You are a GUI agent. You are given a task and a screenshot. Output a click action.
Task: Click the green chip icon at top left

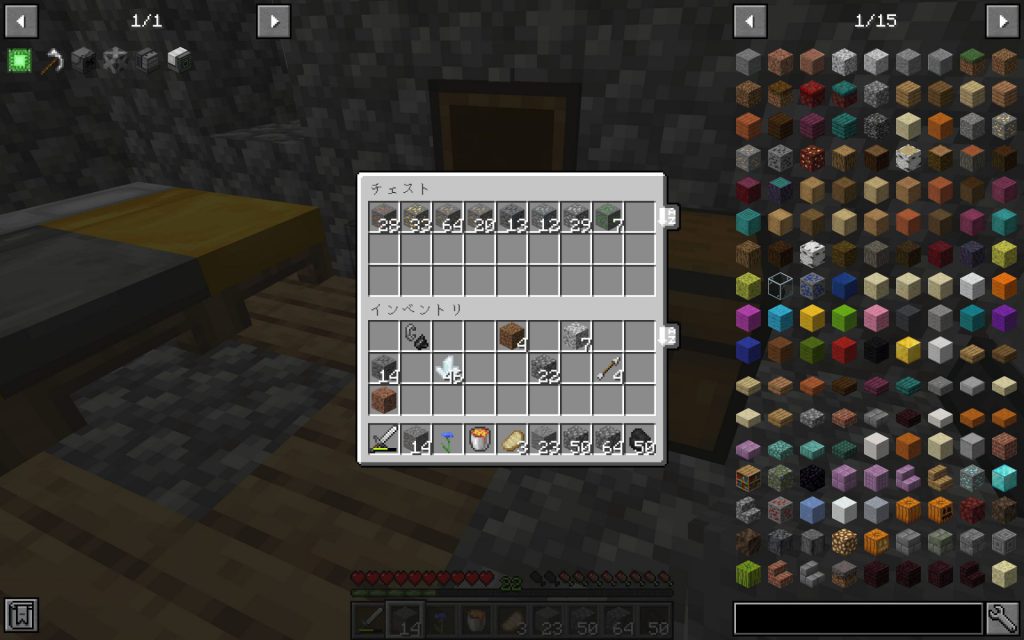click(x=19, y=60)
